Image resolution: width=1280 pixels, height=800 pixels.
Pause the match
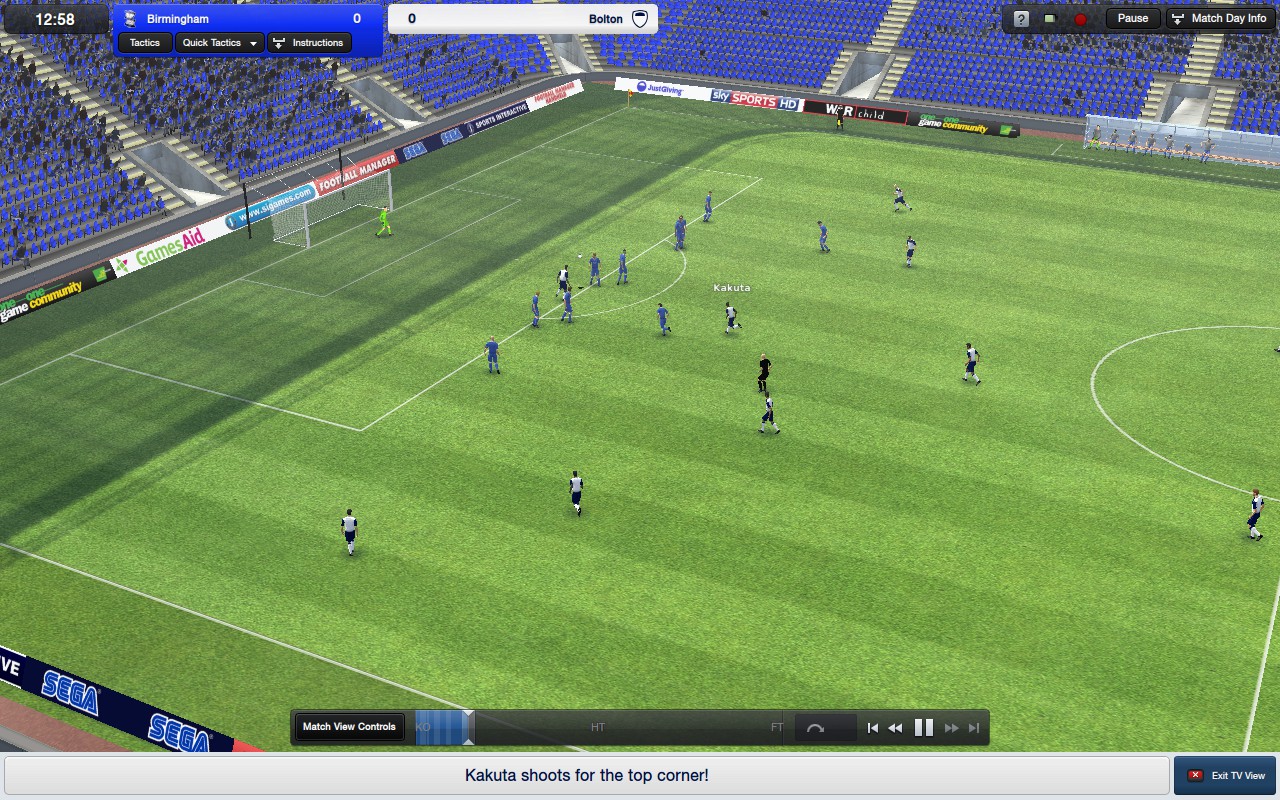point(1132,19)
